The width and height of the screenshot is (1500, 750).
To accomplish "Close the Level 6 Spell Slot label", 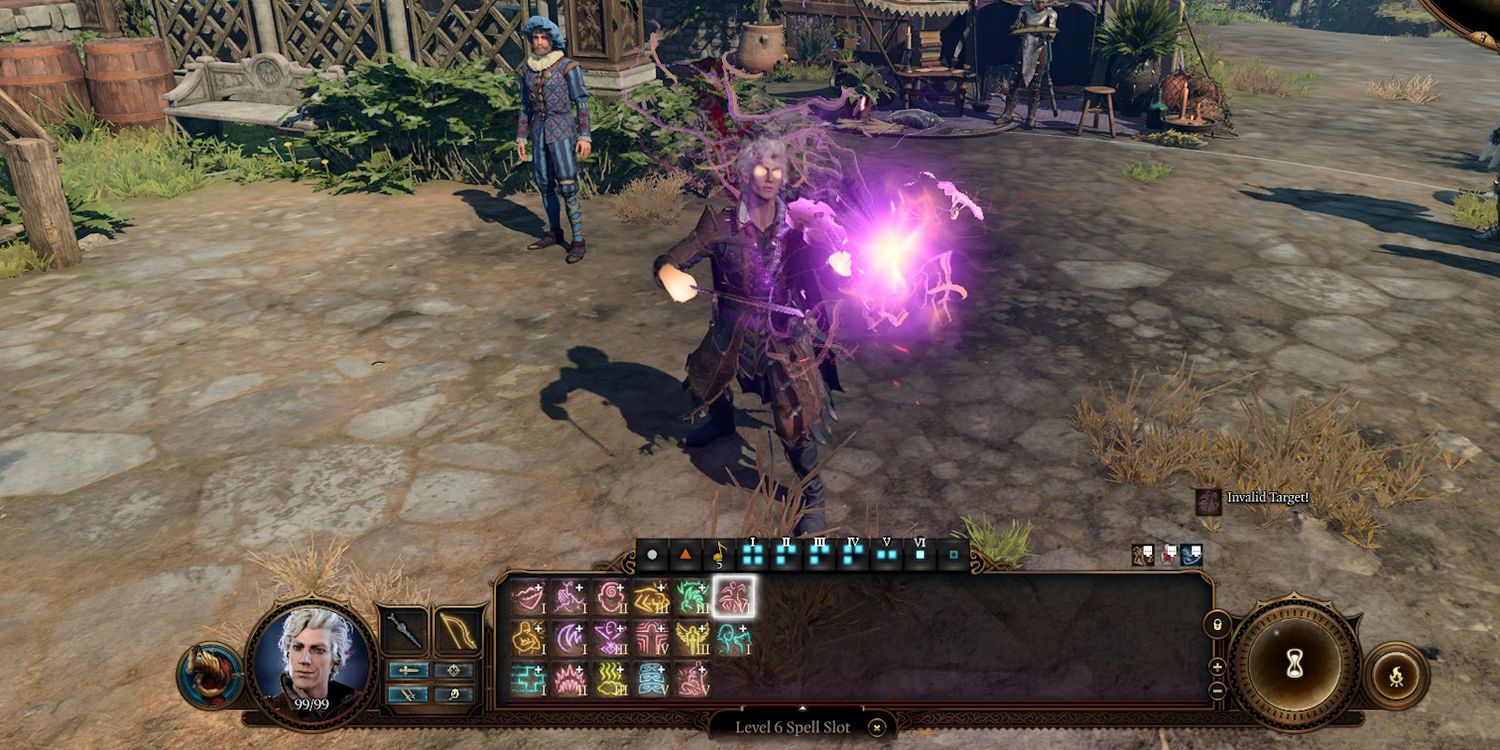I will pyautogui.click(x=877, y=727).
